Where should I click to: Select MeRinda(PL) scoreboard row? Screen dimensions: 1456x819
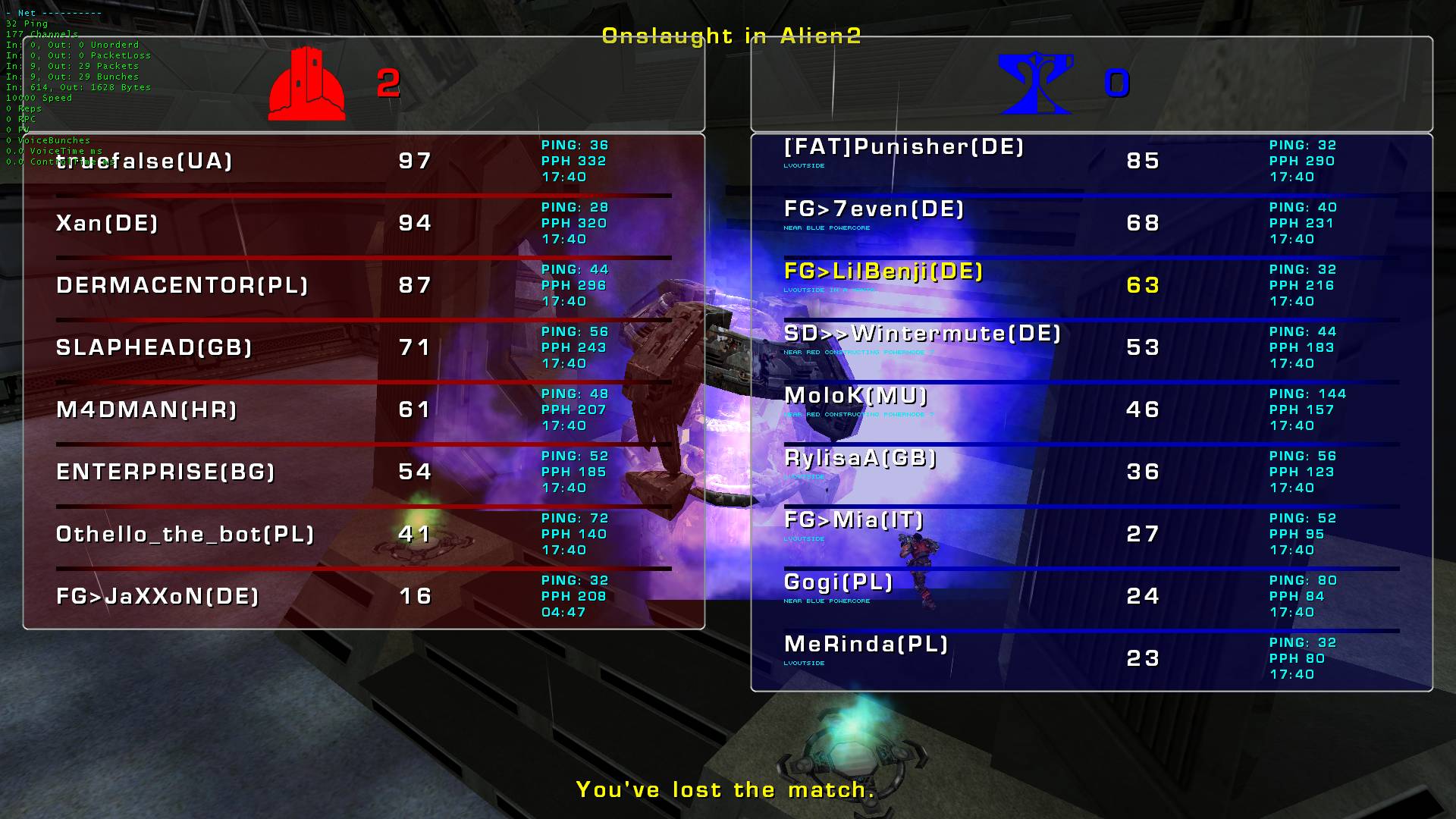(866, 644)
